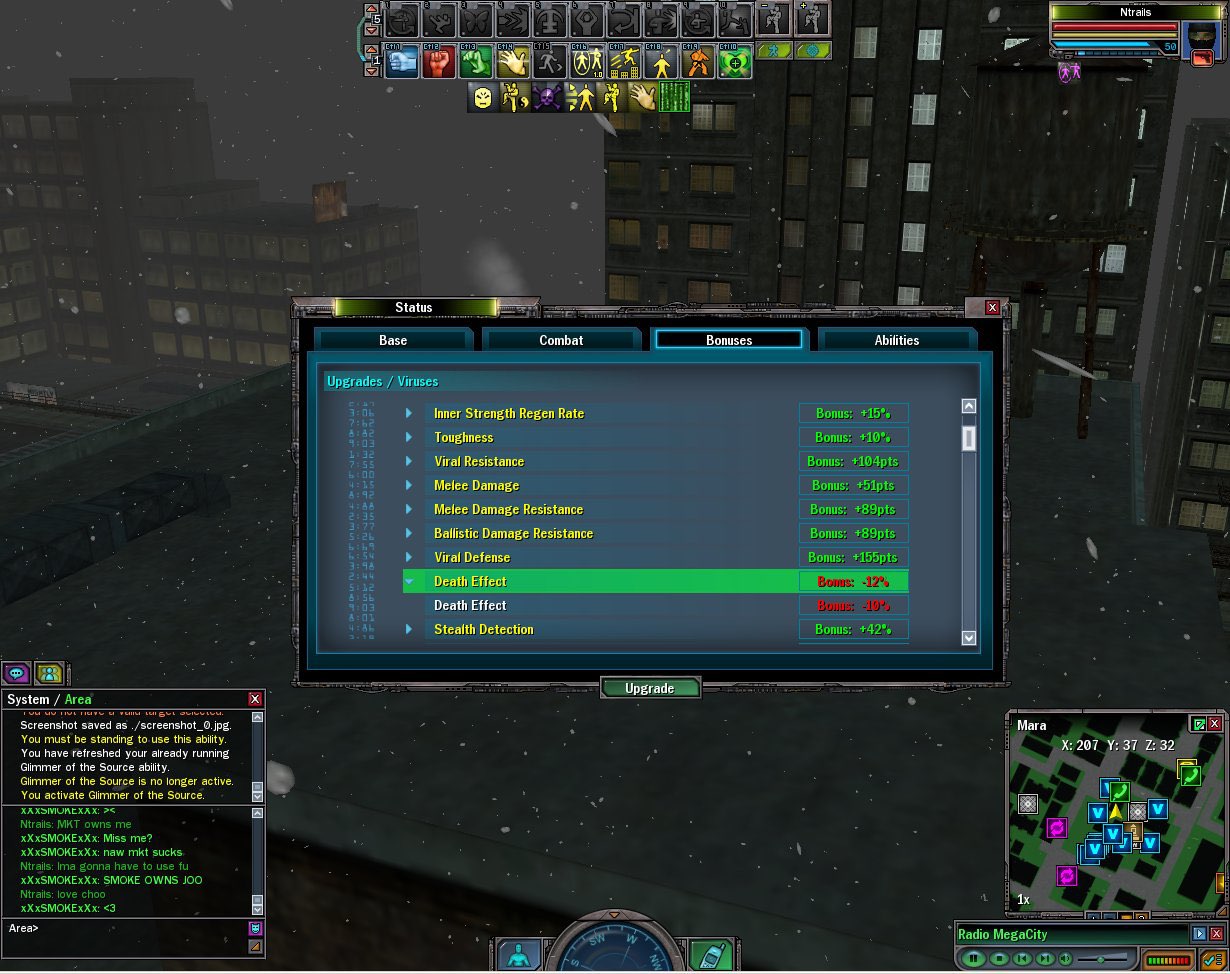Screen dimensions: 1230x974
Task: Close the Status window
Action: (x=992, y=308)
